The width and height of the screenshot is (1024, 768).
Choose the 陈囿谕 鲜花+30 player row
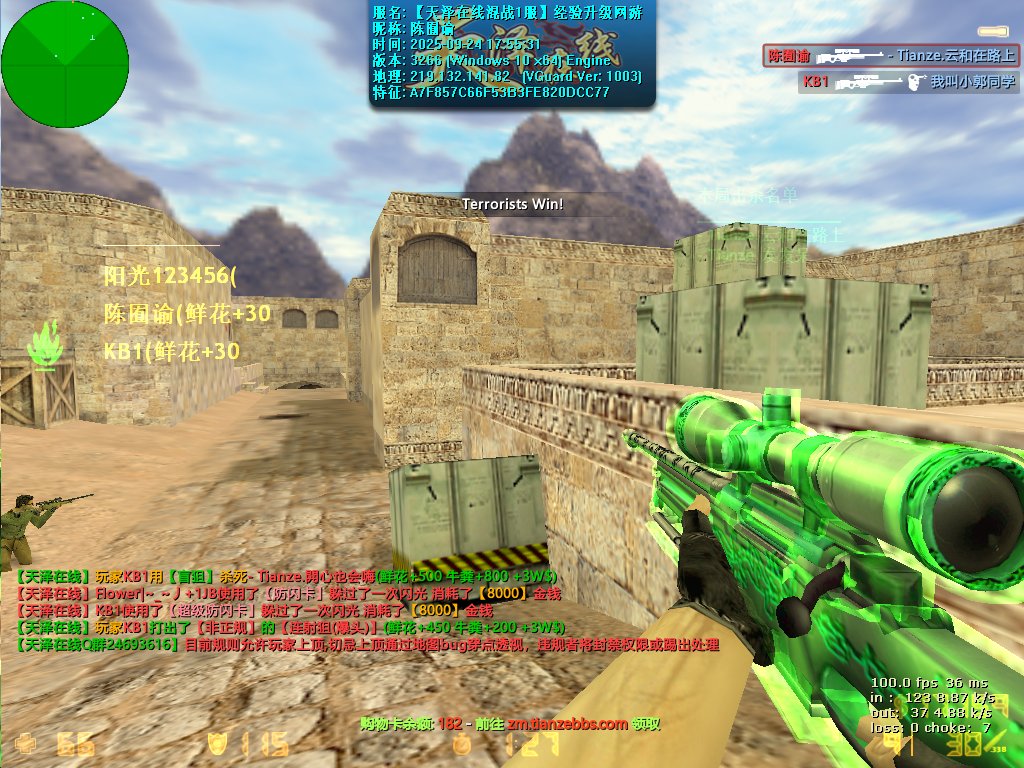pyautogui.click(x=187, y=314)
